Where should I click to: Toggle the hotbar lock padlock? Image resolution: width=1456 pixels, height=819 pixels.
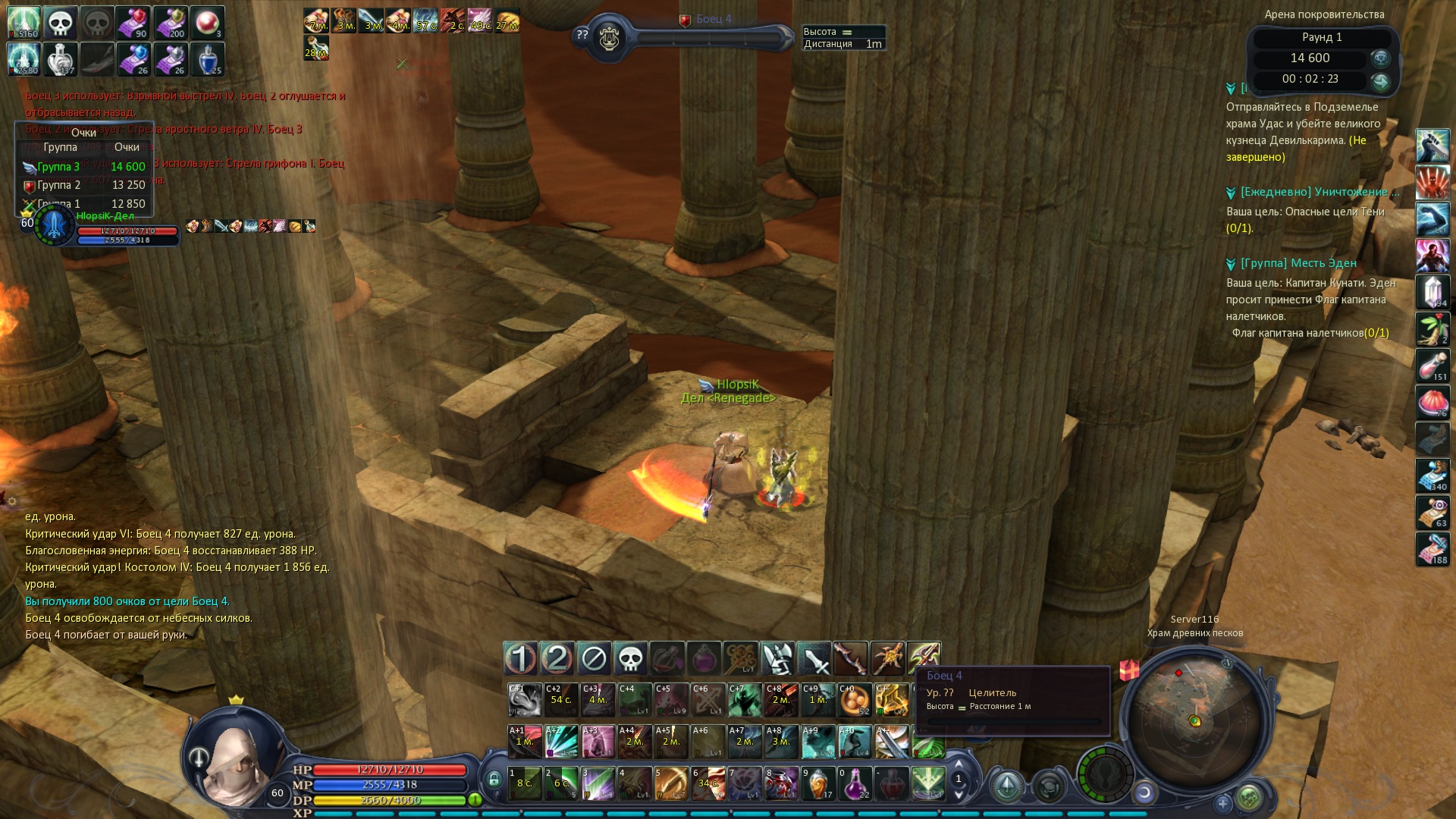[494, 779]
